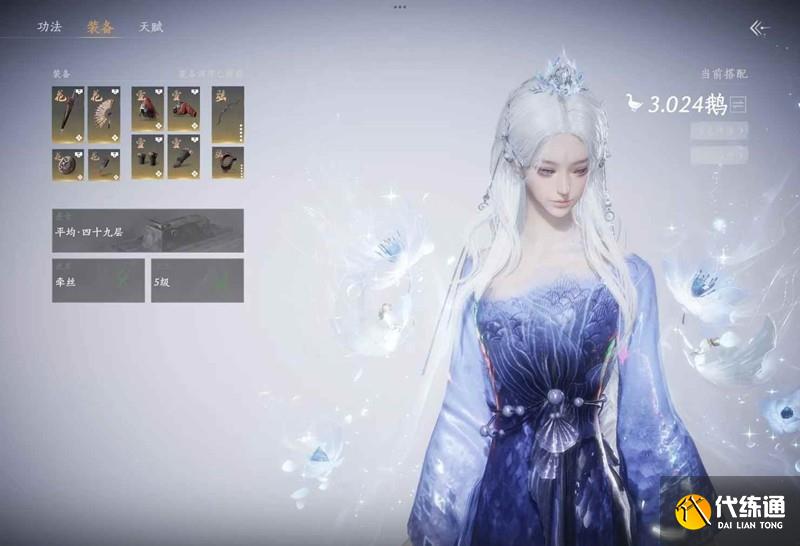Screen dimensions: 800x546
Task: Select the 装备 tab
Action: coord(100,27)
